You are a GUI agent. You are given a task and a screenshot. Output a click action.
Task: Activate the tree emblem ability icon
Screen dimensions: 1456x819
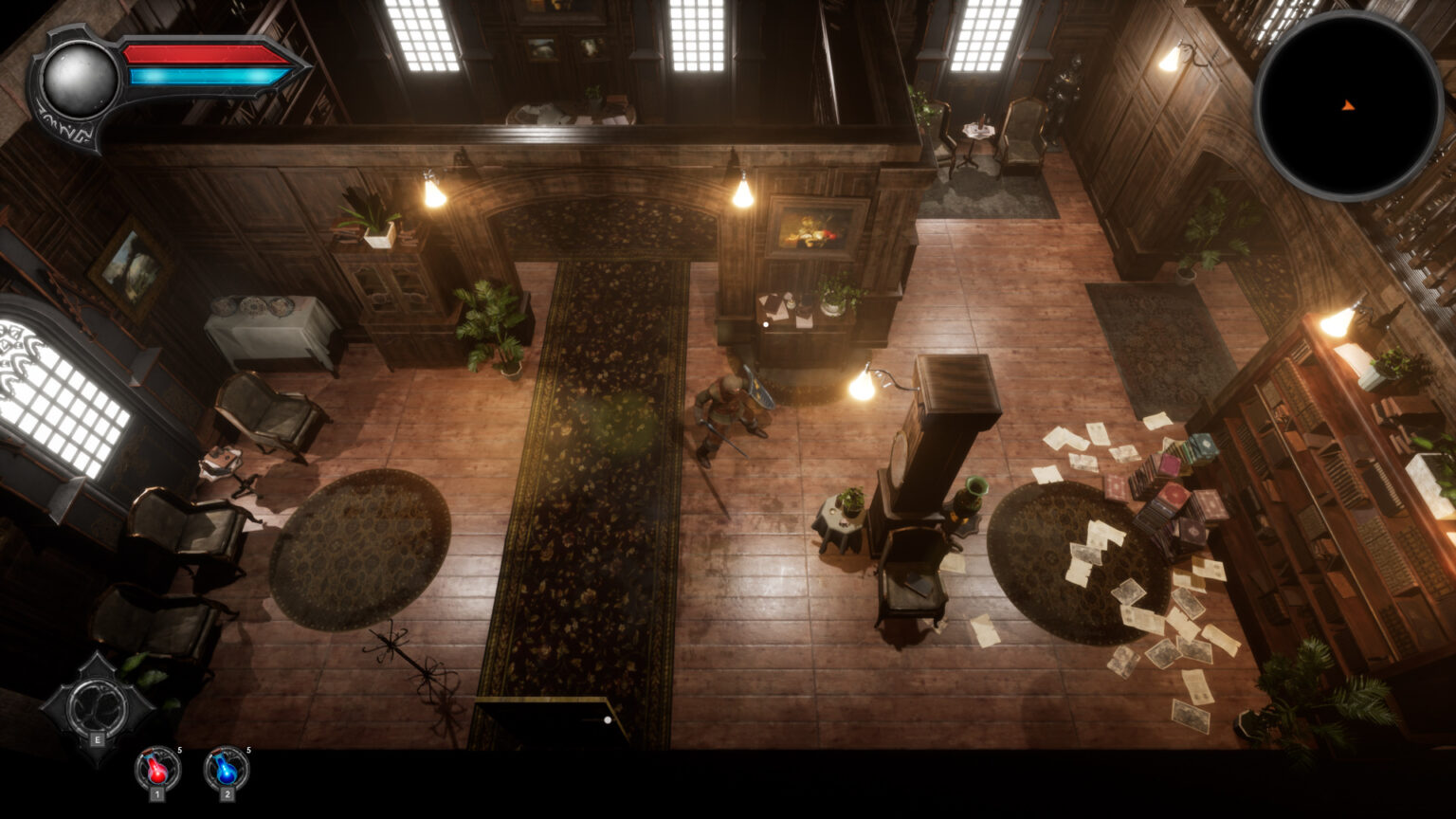click(x=97, y=704)
